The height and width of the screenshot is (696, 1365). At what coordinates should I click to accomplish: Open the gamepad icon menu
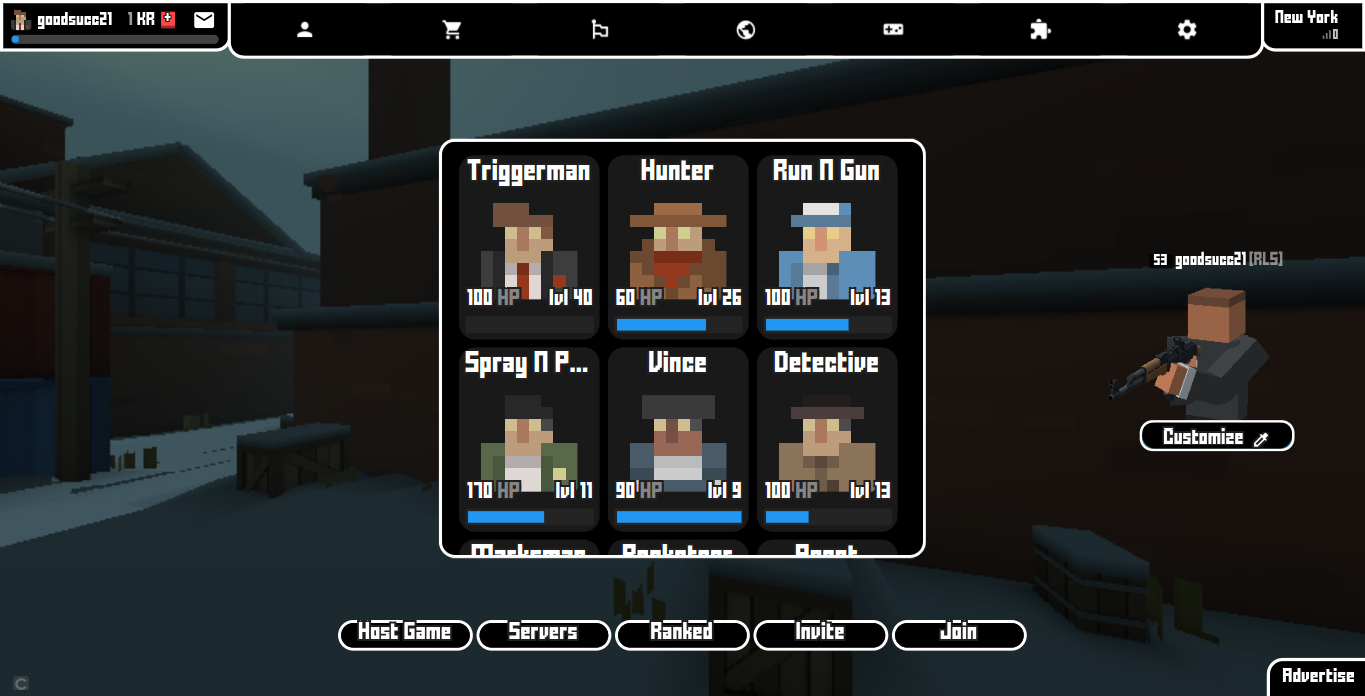pos(893,30)
